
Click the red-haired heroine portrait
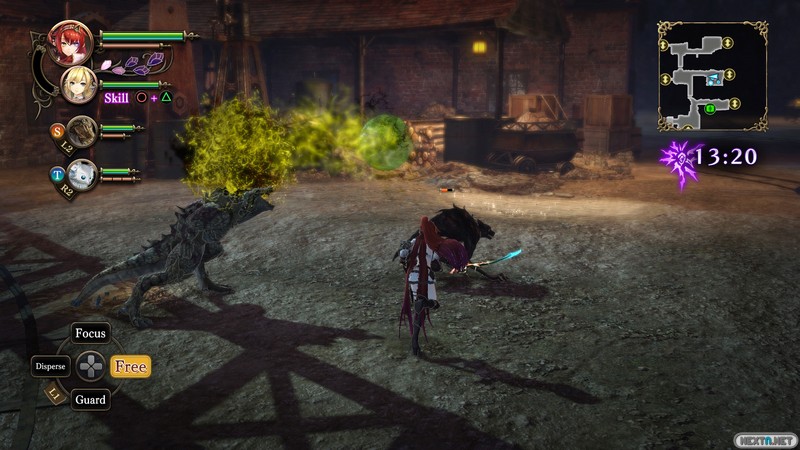(70, 42)
